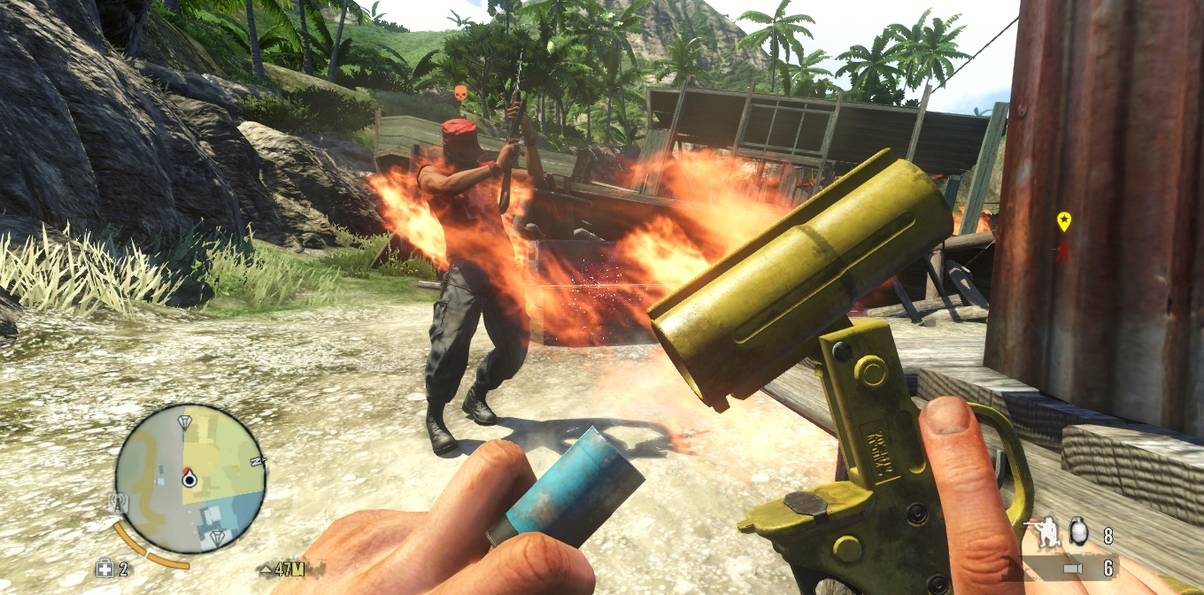The width and height of the screenshot is (1204, 595).
Task: Select the medkit syringe icon
Action: (105, 569)
